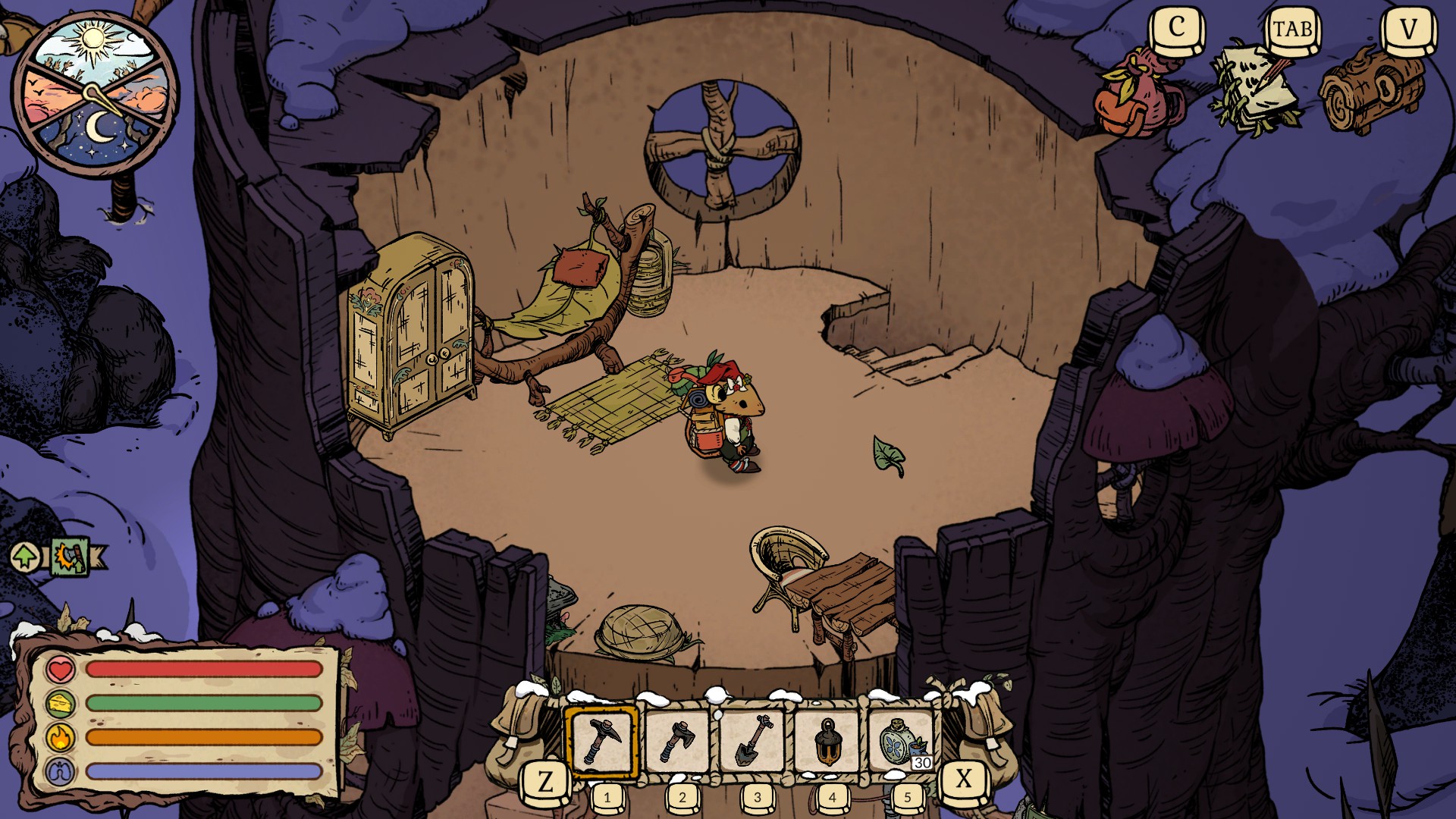The width and height of the screenshot is (1456, 819).
Task: Open the journal notebook icon
Action: [1255, 91]
